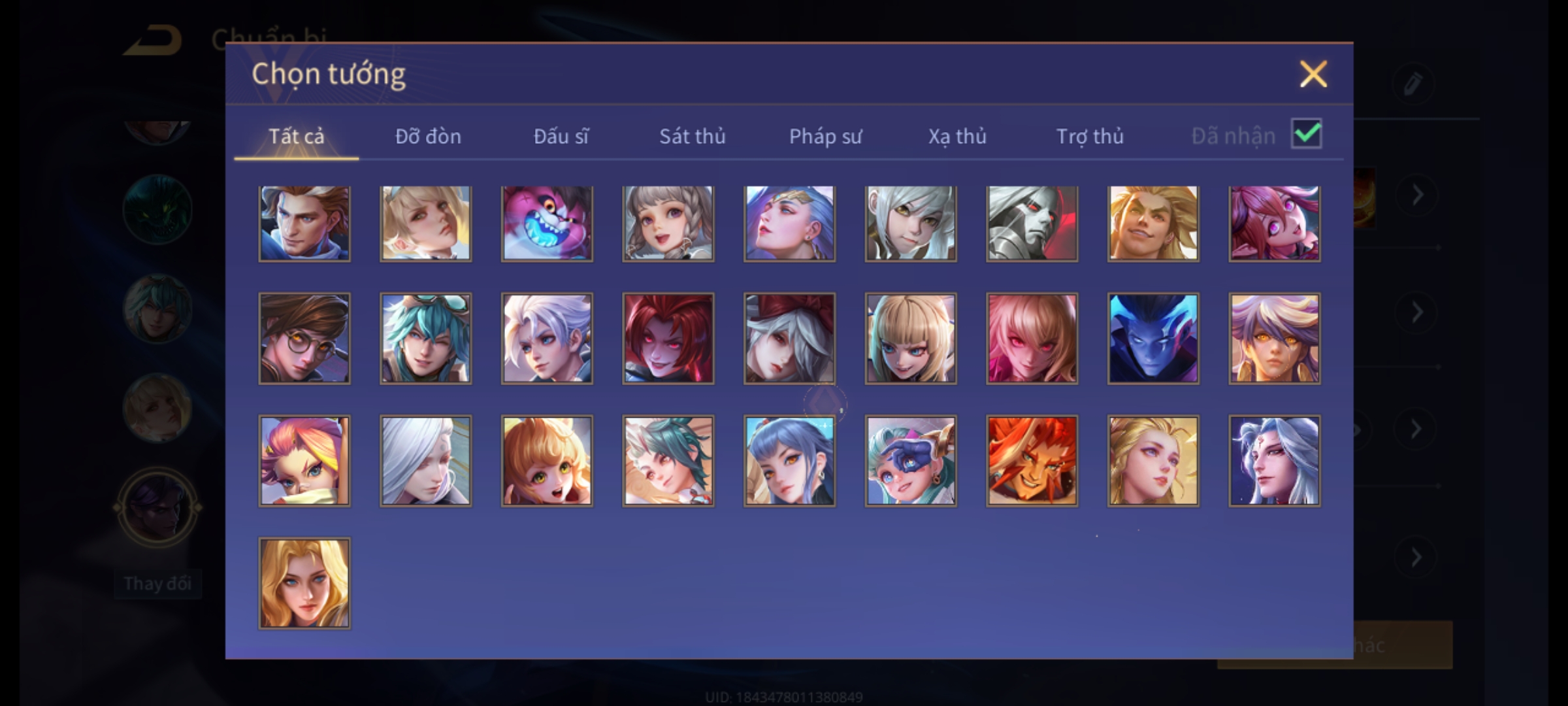Select the orange fiery-maned beast hero
Screen dimensions: 1568x706
pos(1032,461)
